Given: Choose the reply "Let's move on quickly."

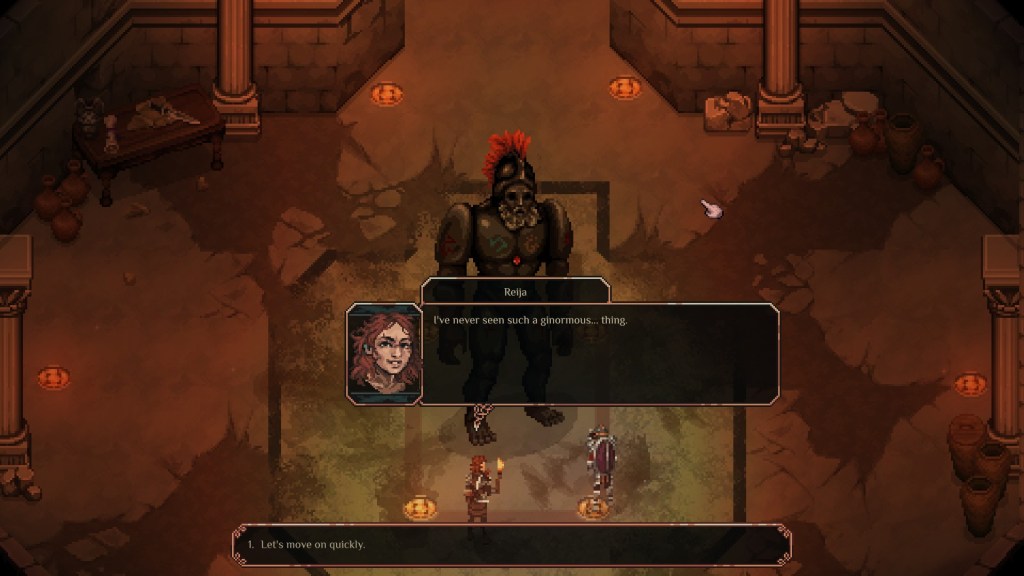Looking at the screenshot, I should click(x=313, y=545).
